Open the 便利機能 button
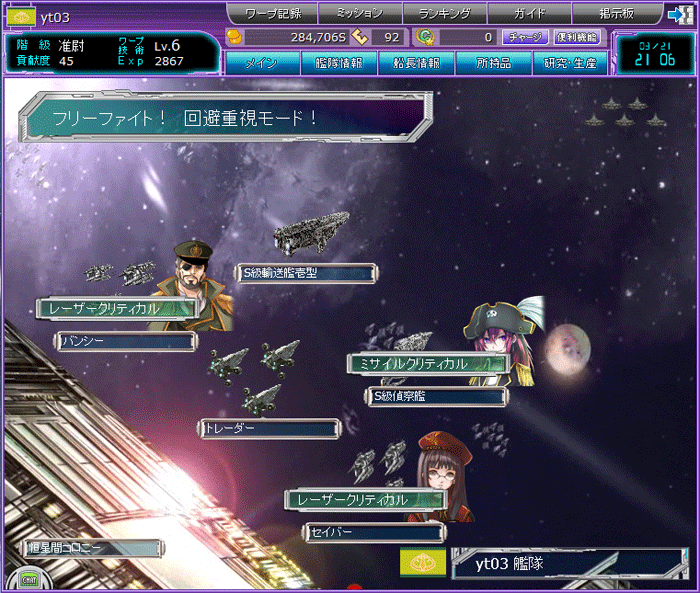 [x=577, y=38]
